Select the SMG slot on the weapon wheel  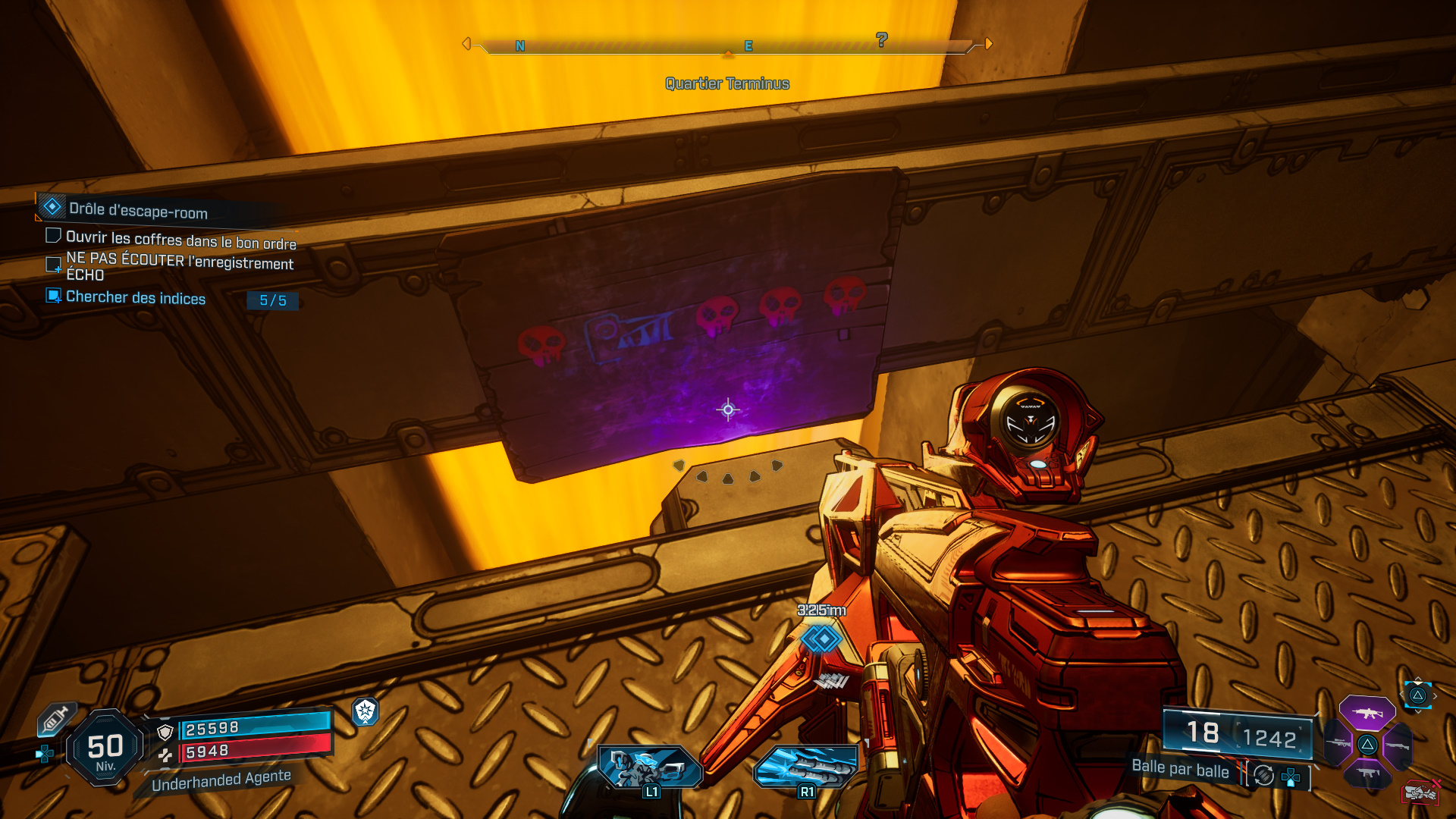point(1369,773)
